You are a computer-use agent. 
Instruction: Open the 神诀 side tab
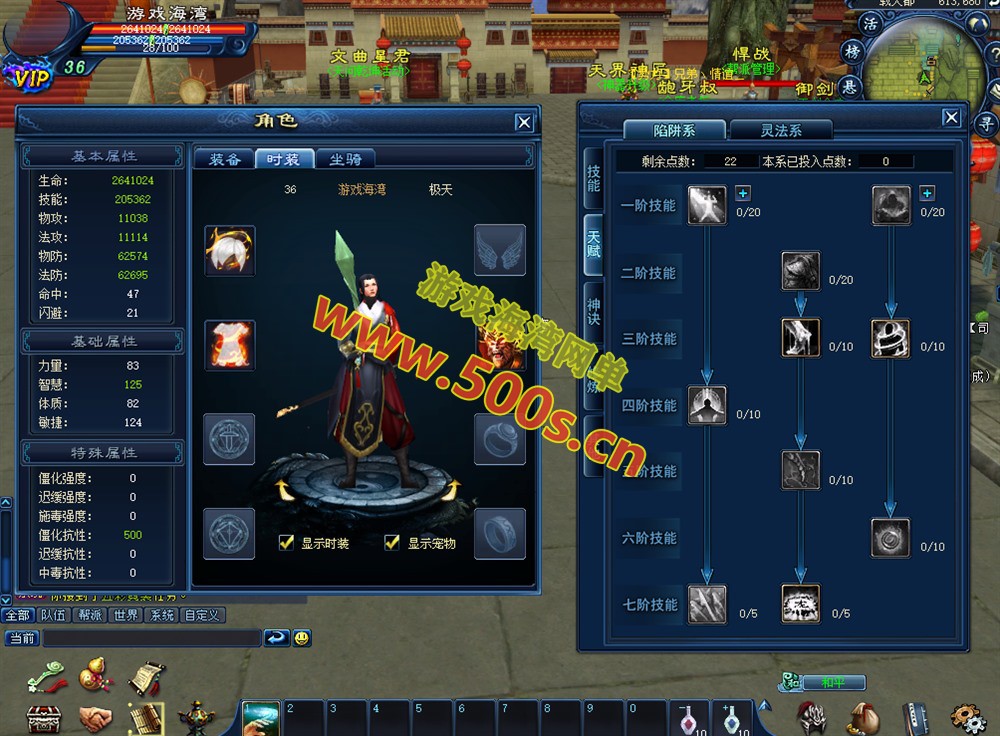click(593, 312)
